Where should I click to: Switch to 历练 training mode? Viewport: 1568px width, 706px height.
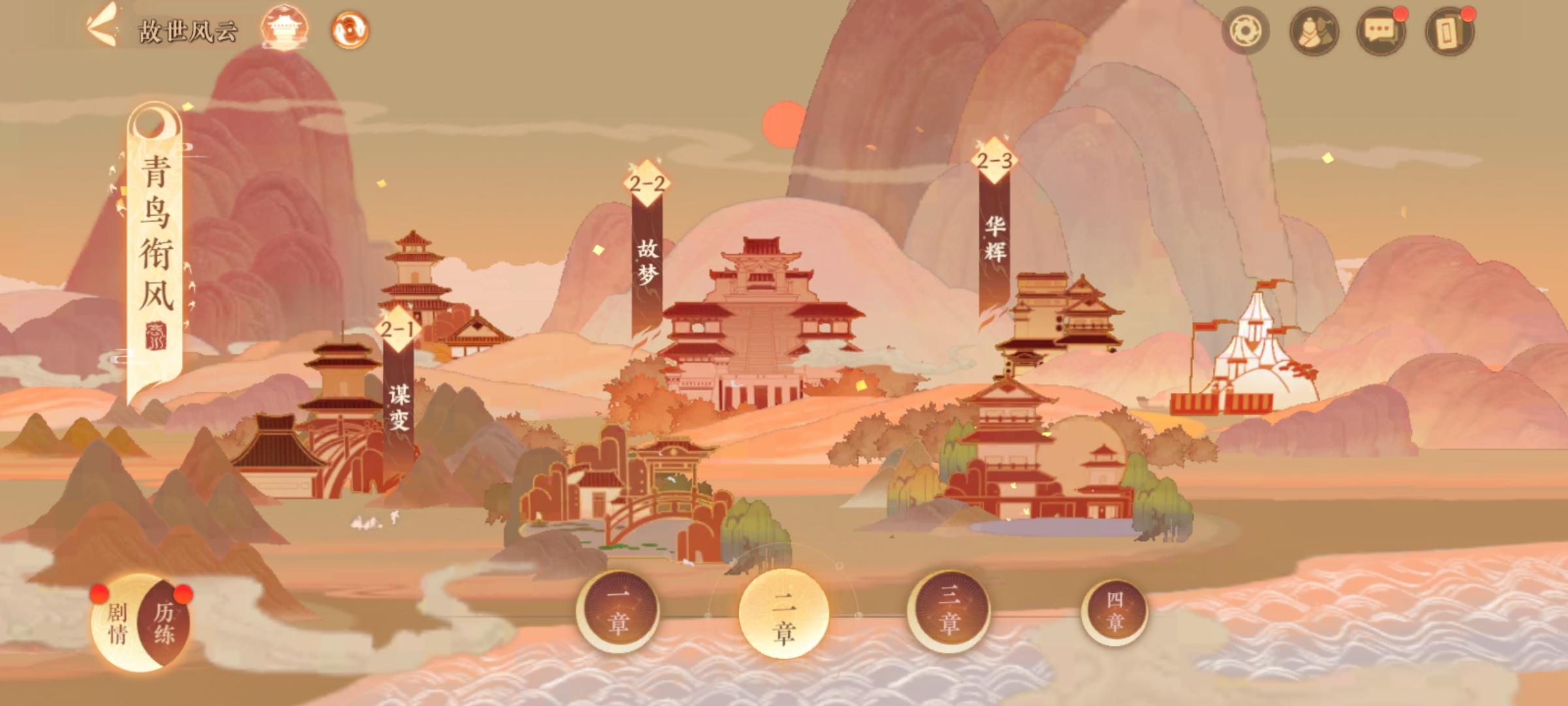pyautogui.click(x=165, y=622)
